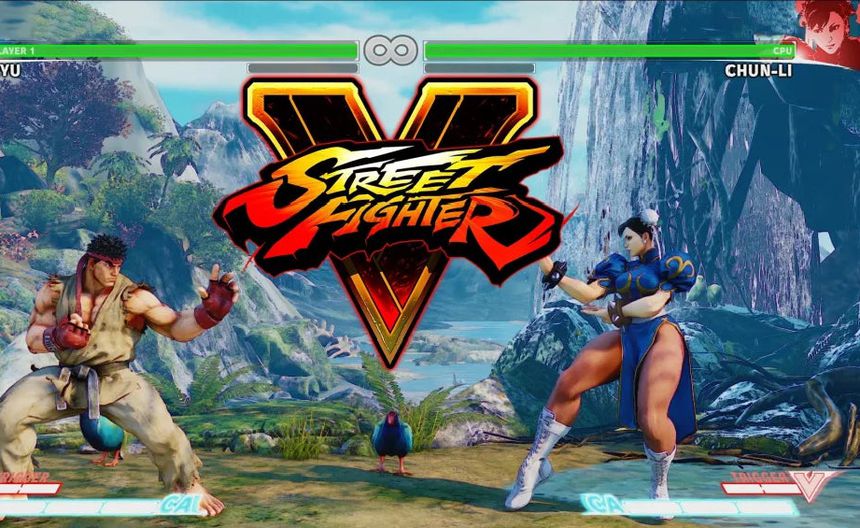The width and height of the screenshot is (860, 528).
Task: Click the Street Fighter V logo overlay
Action: (x=390, y=200)
